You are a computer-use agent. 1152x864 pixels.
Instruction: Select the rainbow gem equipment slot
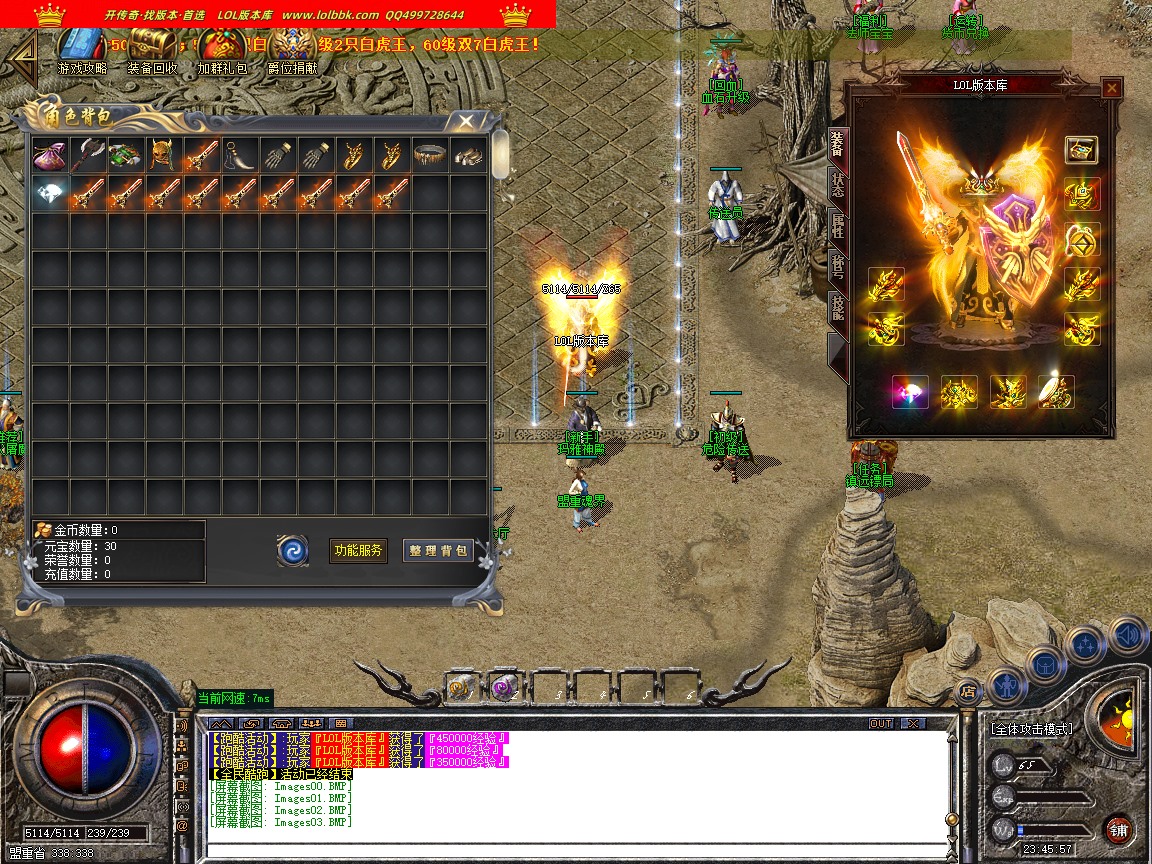pos(910,392)
